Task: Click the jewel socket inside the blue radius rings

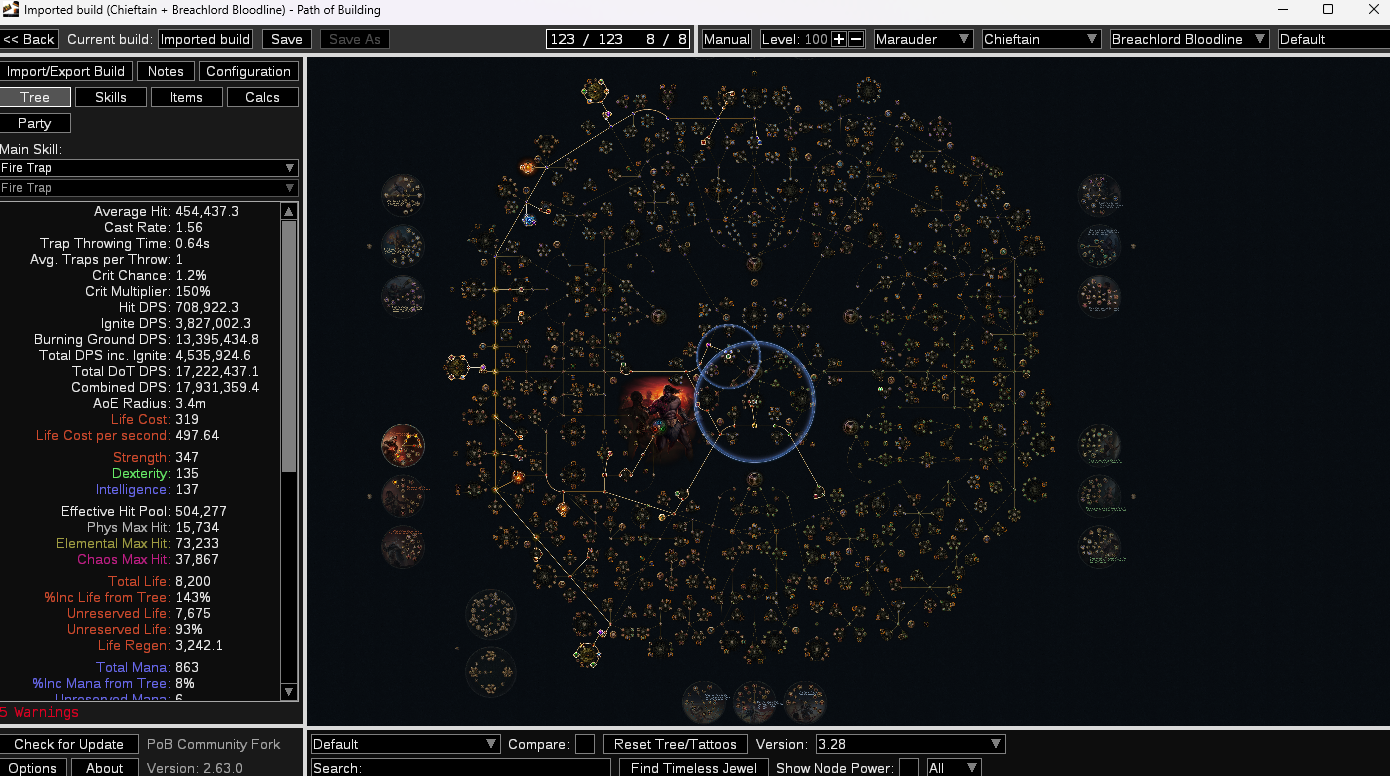Action: tap(728, 357)
